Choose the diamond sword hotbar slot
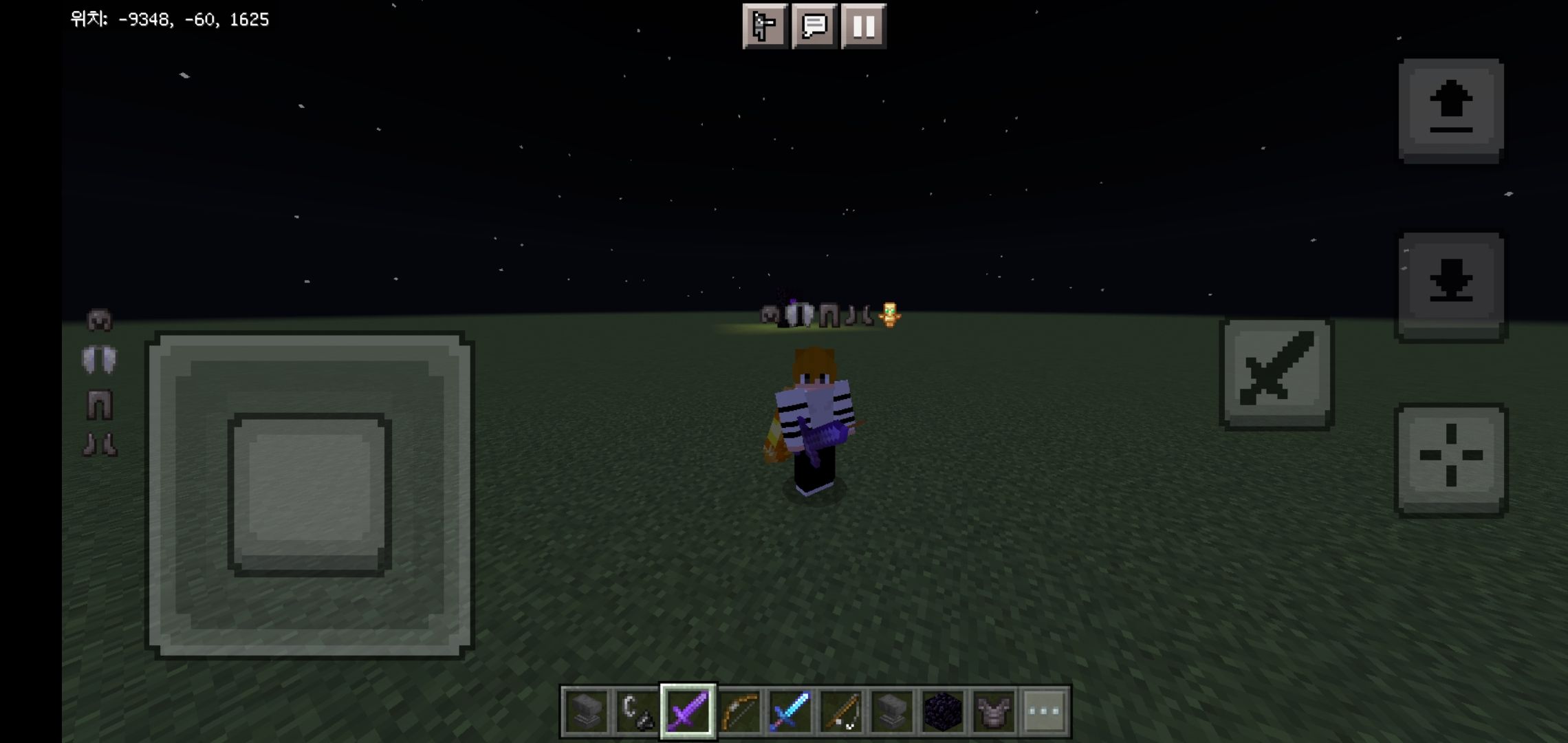The width and height of the screenshot is (1568, 743). [790, 711]
